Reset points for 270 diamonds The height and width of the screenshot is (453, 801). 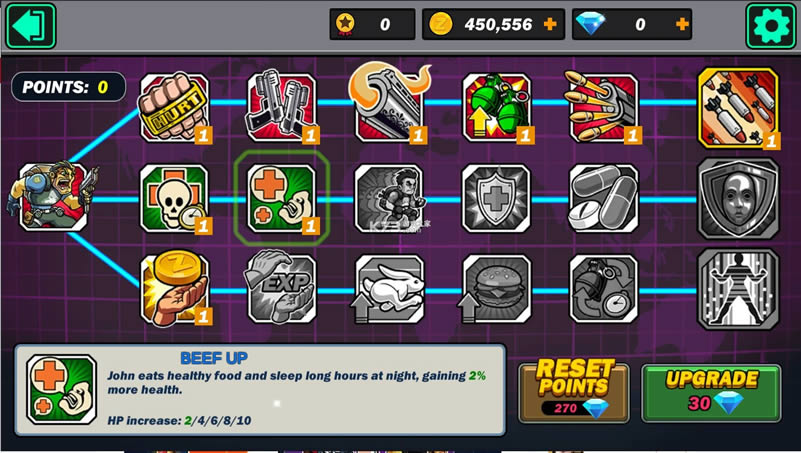(x=573, y=392)
